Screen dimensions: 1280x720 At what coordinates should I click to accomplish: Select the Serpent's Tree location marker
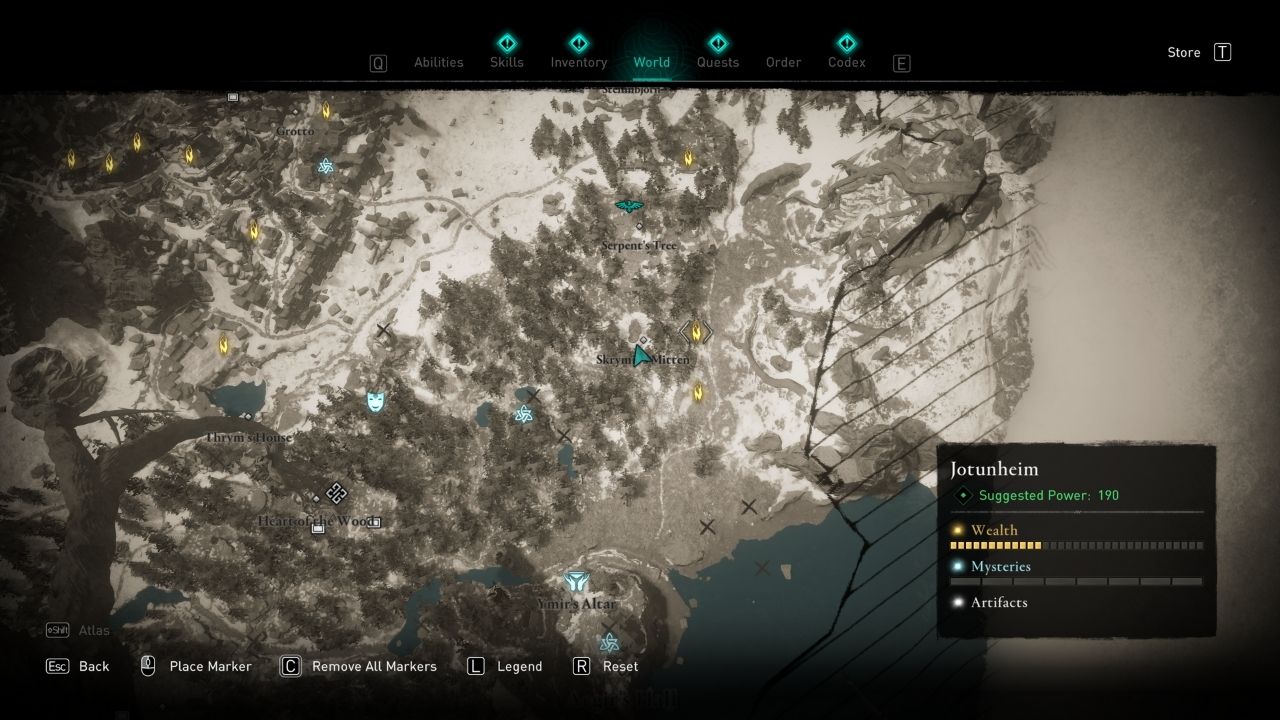[640, 227]
